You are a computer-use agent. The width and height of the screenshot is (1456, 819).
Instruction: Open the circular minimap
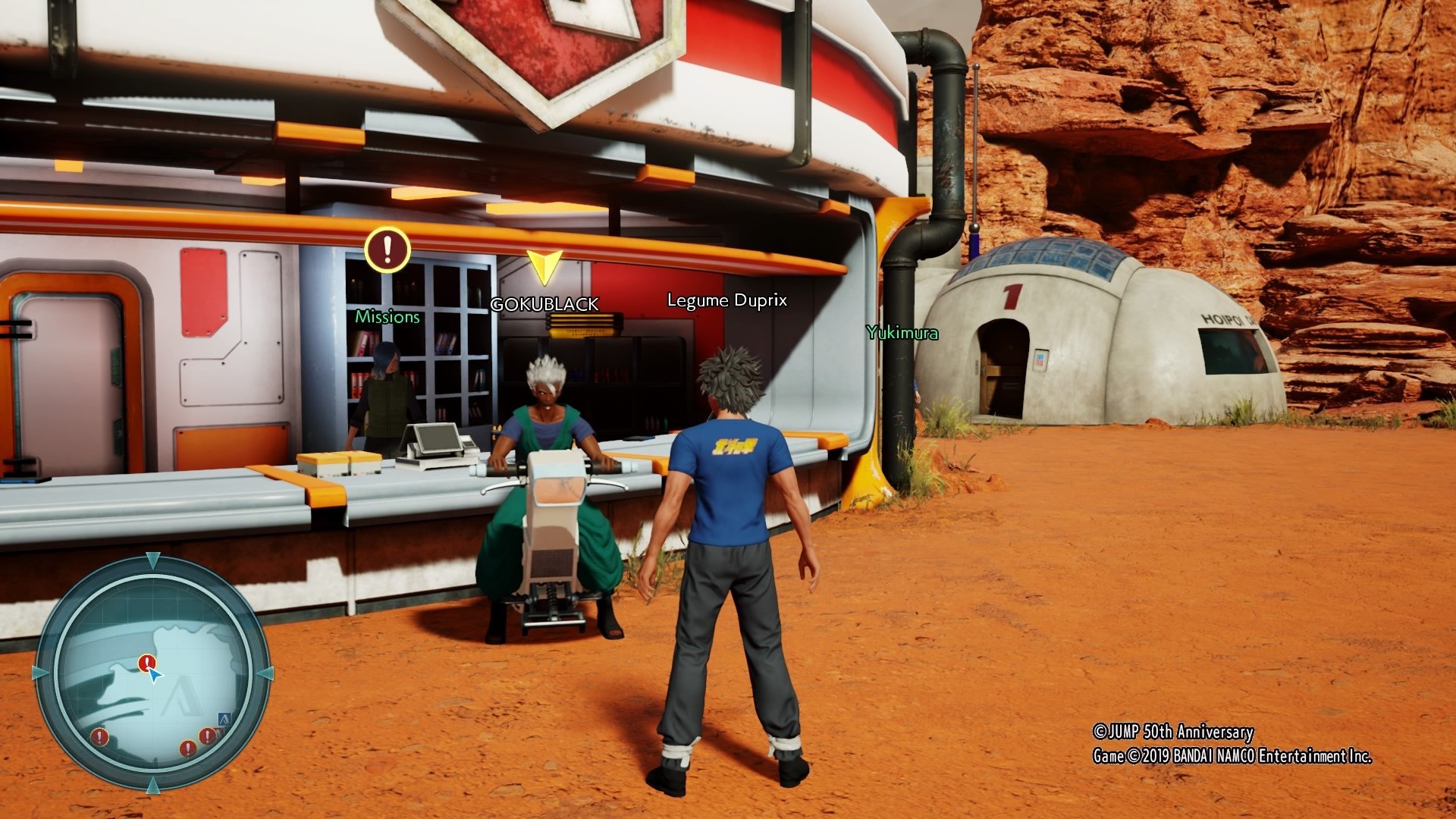(152, 673)
